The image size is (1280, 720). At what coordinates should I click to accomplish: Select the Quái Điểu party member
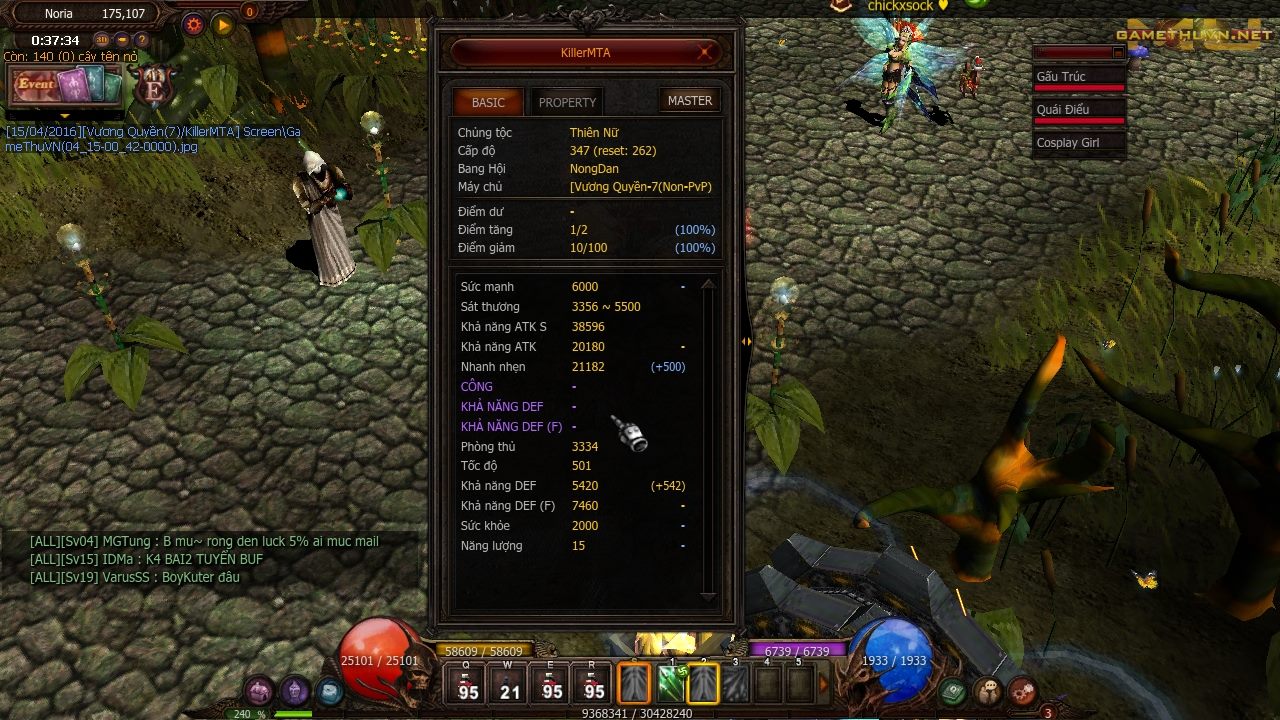coord(1079,110)
